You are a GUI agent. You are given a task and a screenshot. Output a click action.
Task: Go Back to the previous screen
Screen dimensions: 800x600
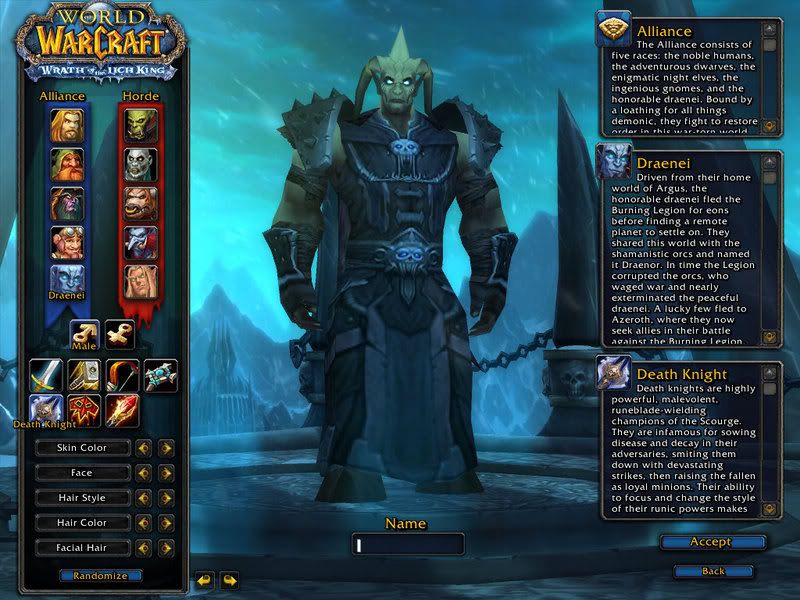(x=713, y=571)
